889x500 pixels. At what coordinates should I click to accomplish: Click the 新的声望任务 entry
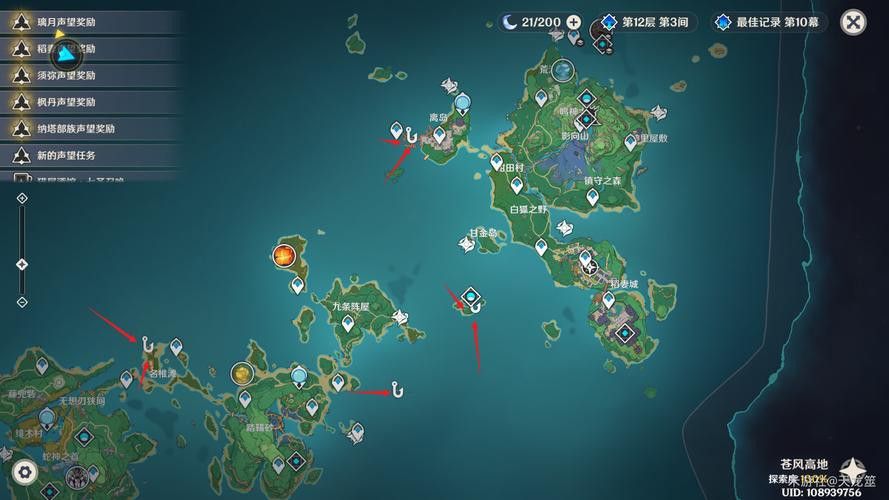click(x=90, y=155)
